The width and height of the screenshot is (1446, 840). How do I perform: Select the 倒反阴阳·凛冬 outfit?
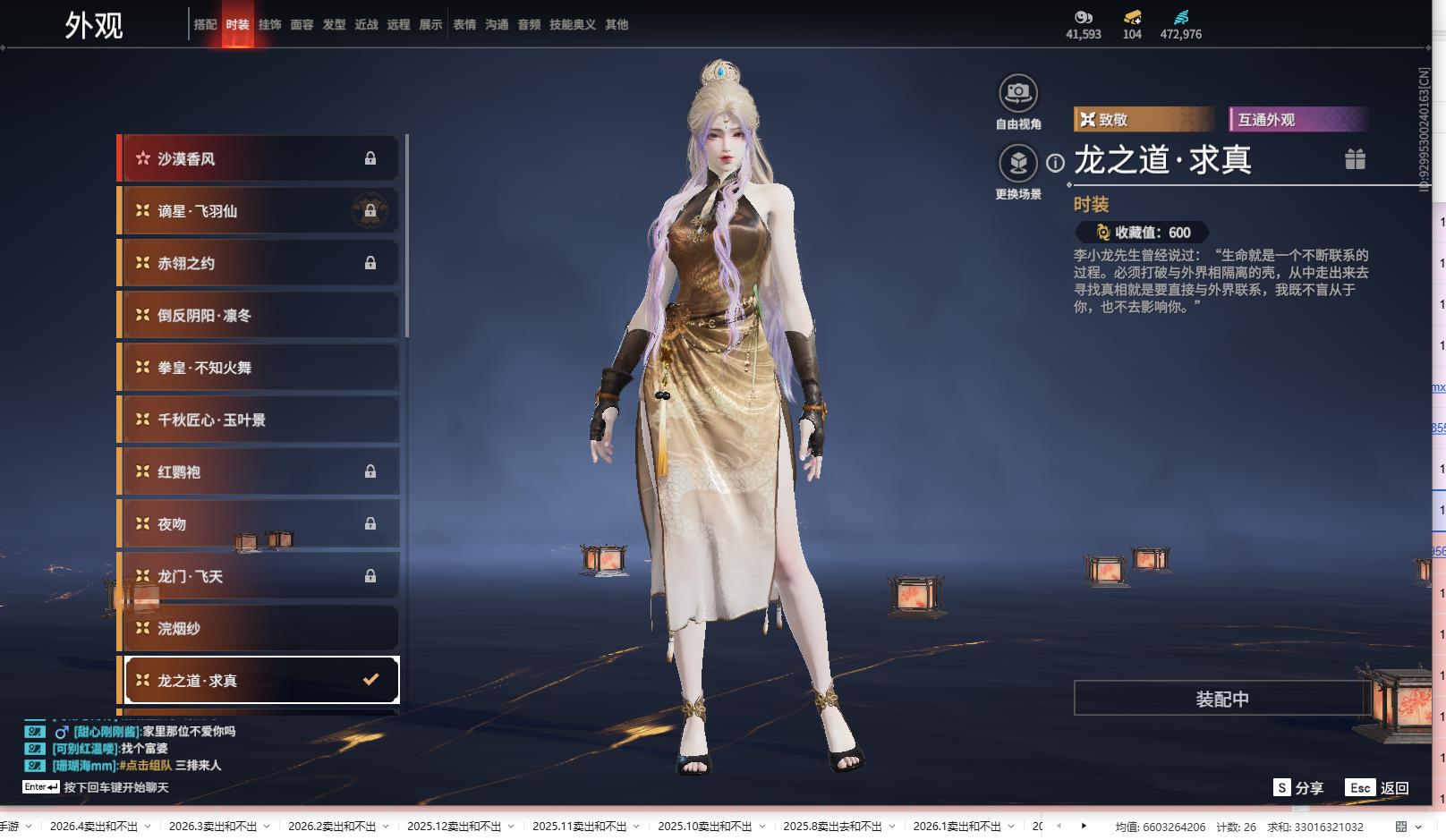(259, 315)
